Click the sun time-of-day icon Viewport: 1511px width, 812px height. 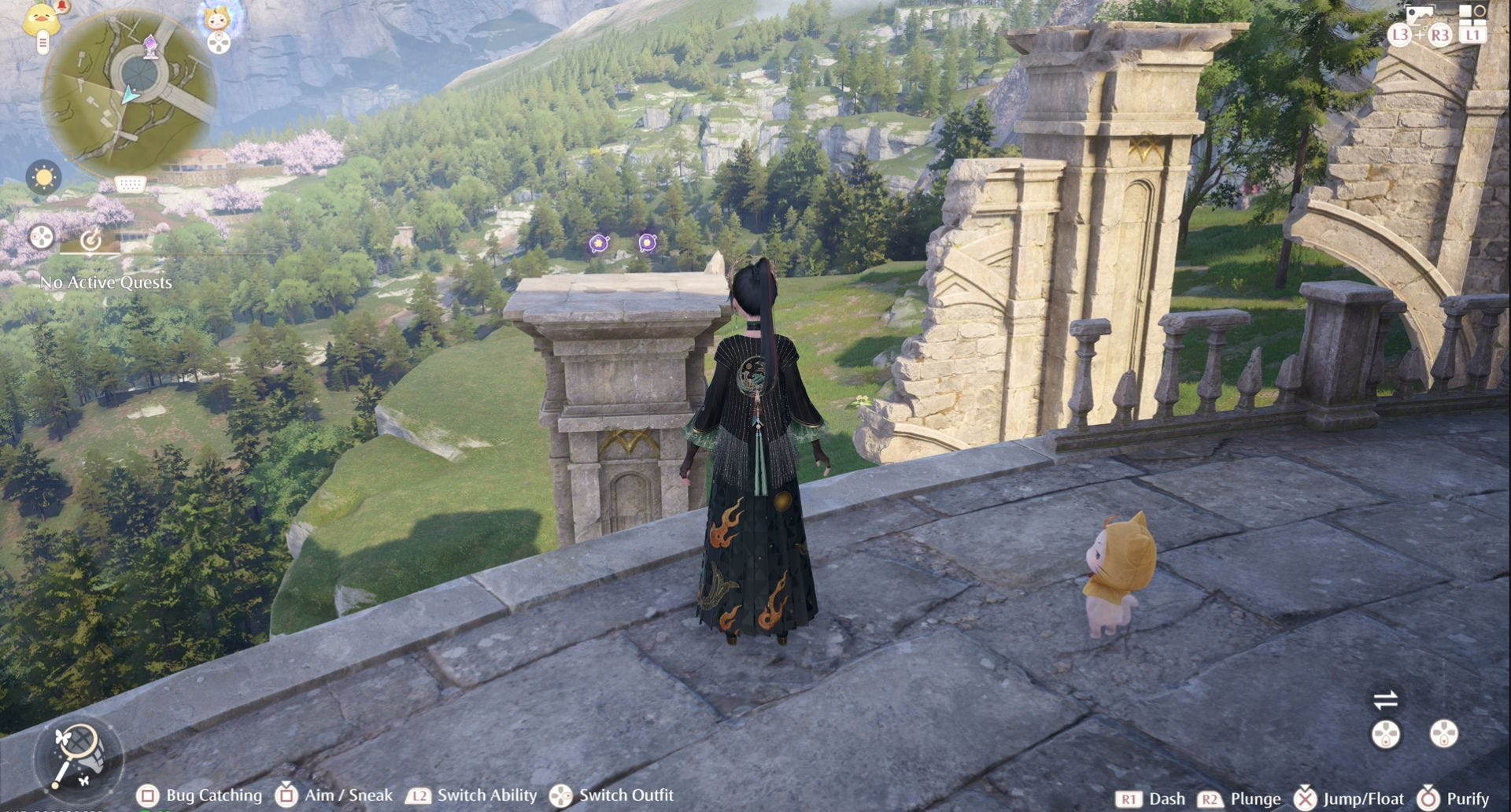tap(43, 178)
